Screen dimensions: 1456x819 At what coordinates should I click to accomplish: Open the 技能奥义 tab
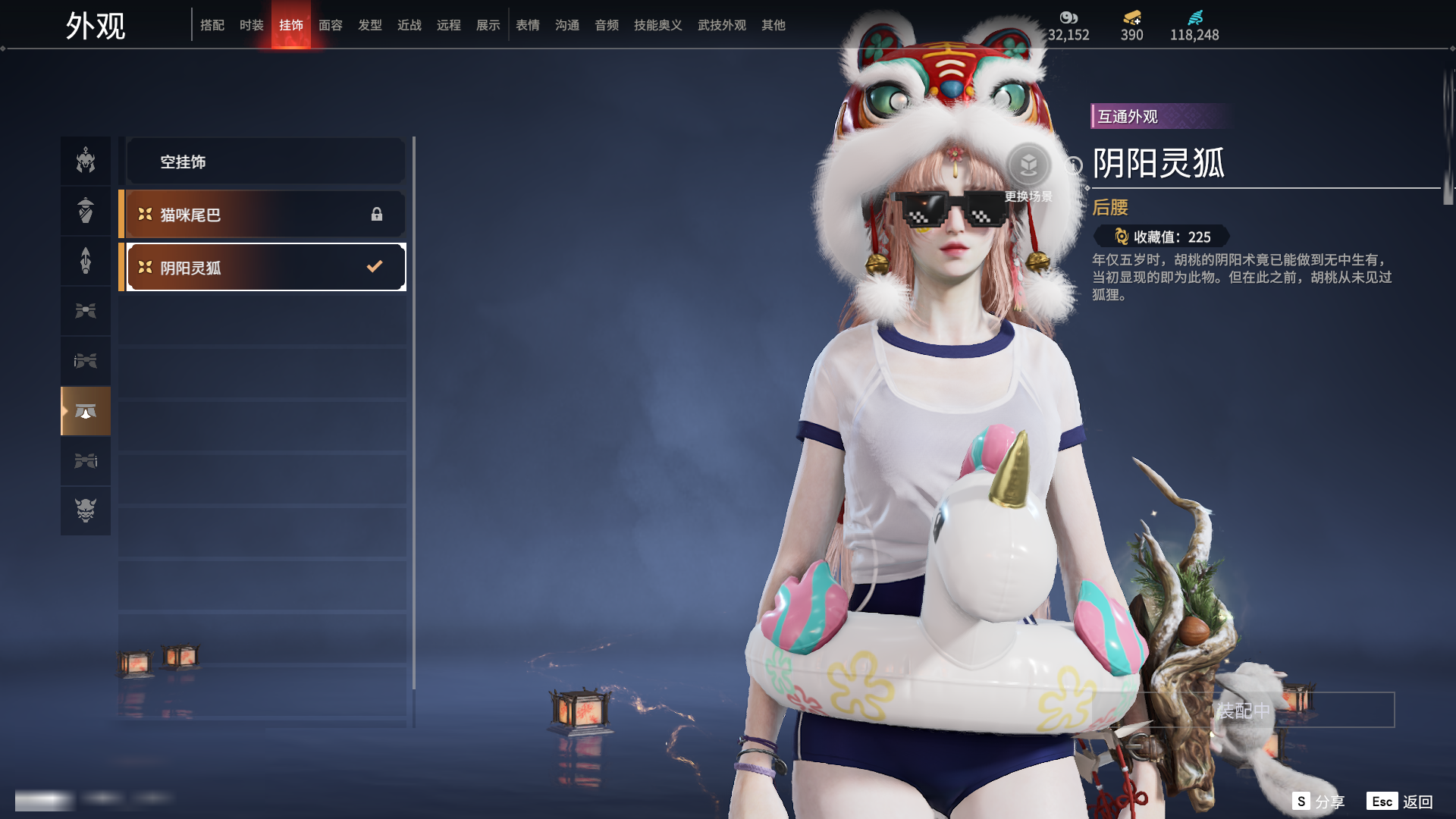pyautogui.click(x=657, y=25)
